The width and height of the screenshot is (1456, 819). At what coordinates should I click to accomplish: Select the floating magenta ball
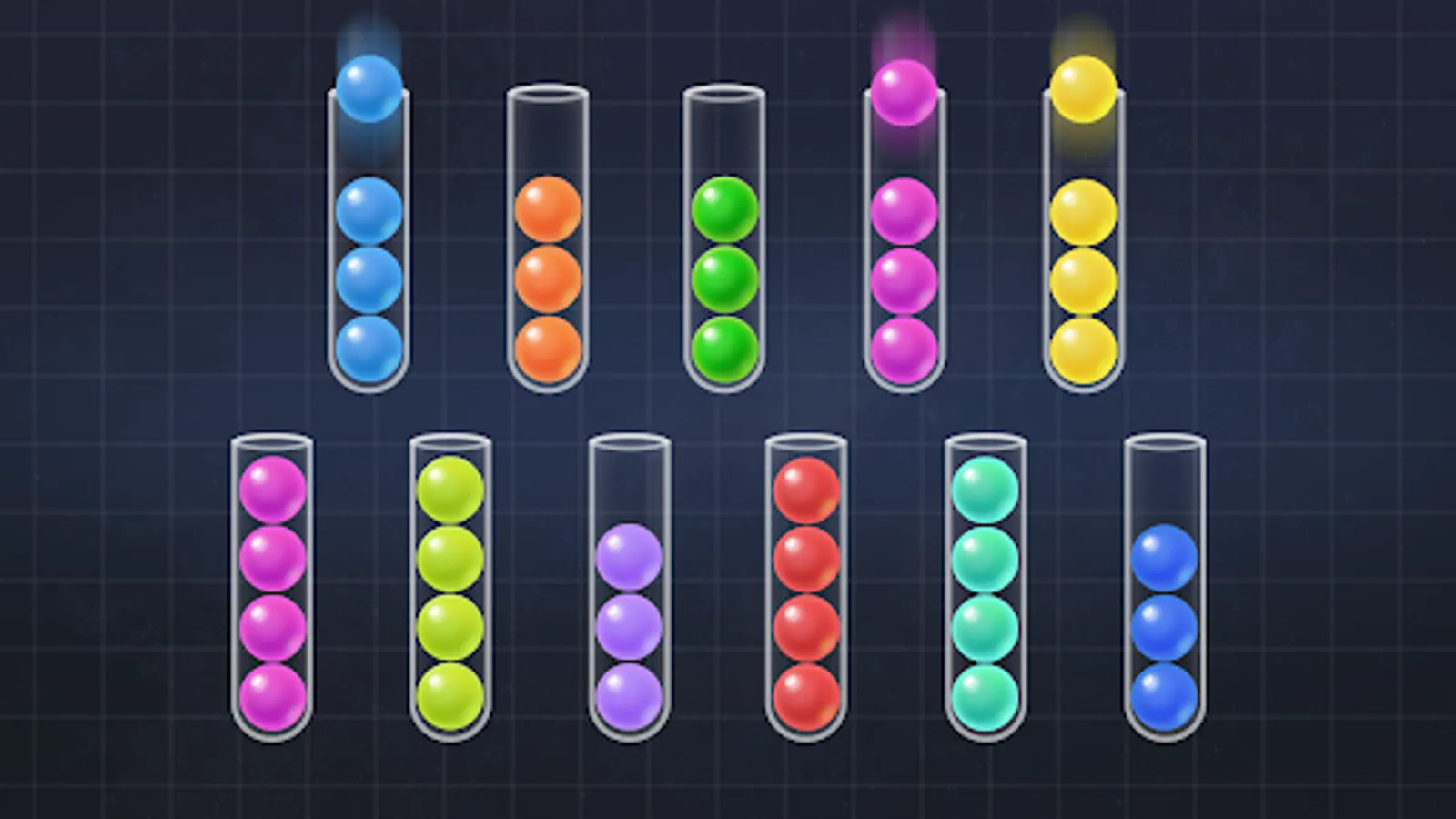pyautogui.click(x=904, y=91)
